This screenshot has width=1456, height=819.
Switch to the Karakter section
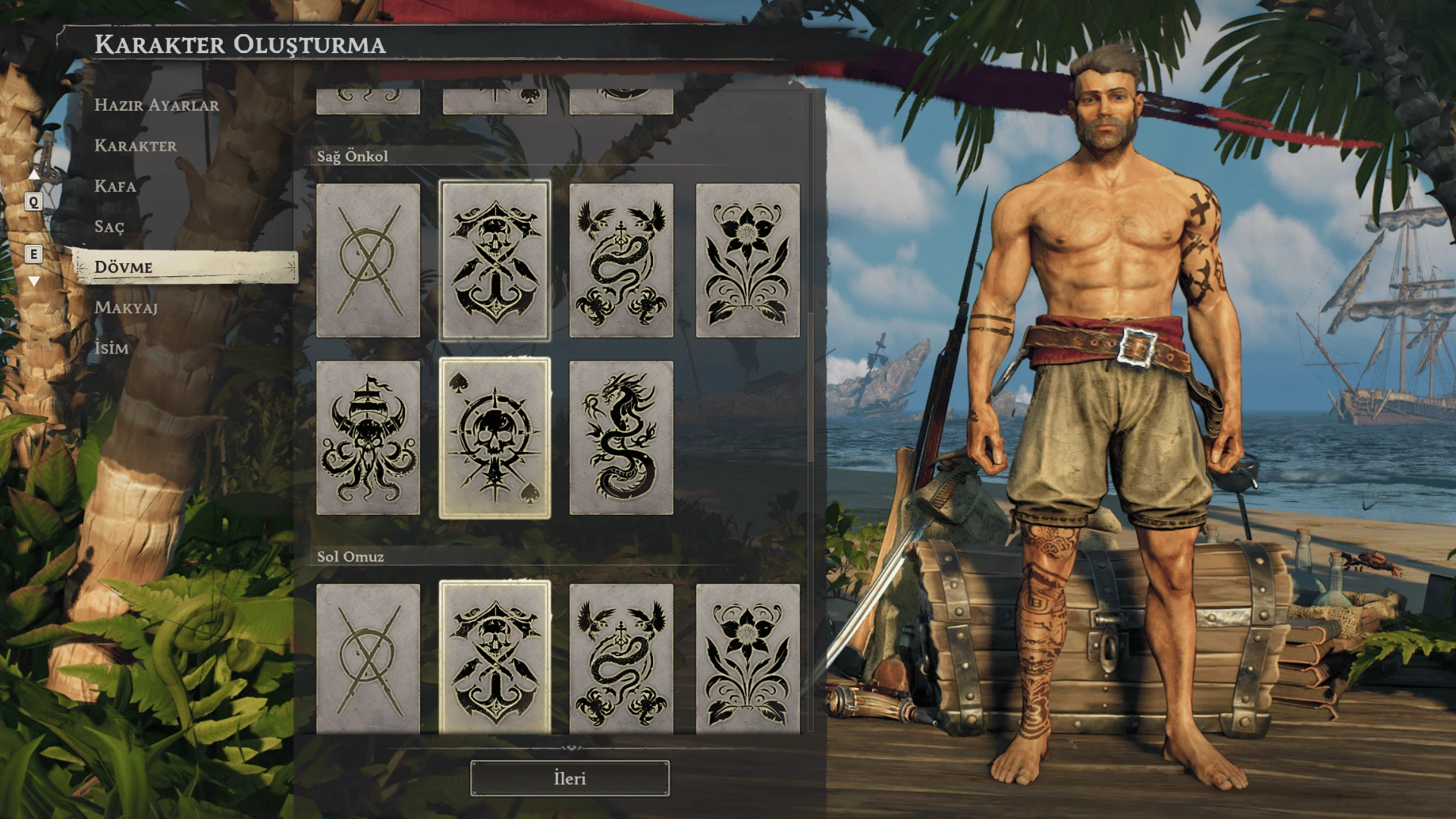135,146
